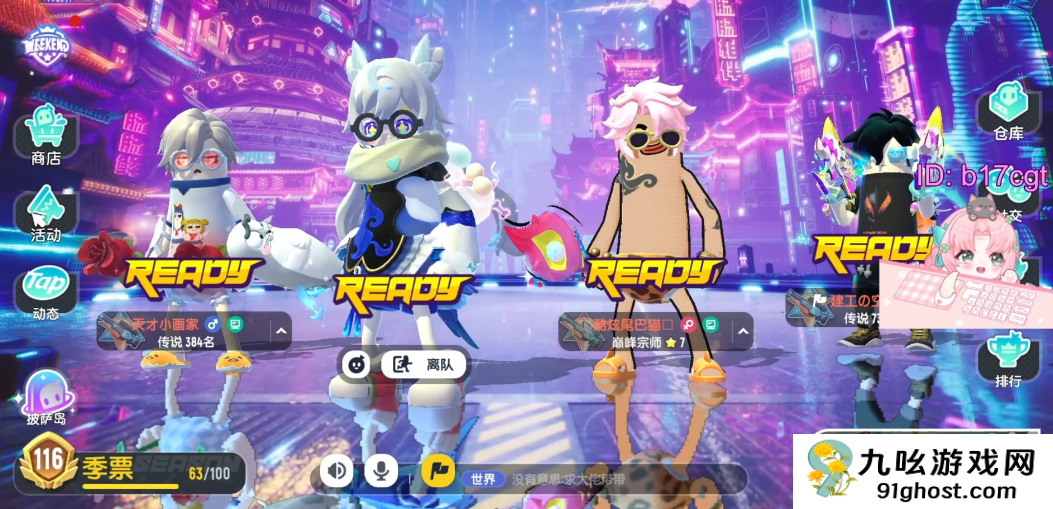
Task: Open the 商店 shop menu
Action: click(46, 136)
